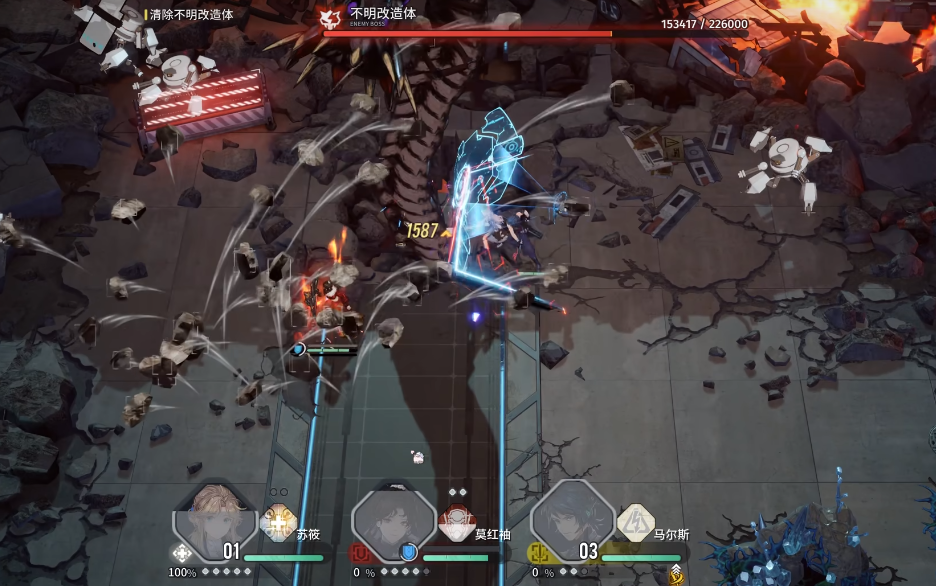The image size is (936, 586).
Task: Click the blue shield icon by 莫红袖
Action: tap(408, 552)
